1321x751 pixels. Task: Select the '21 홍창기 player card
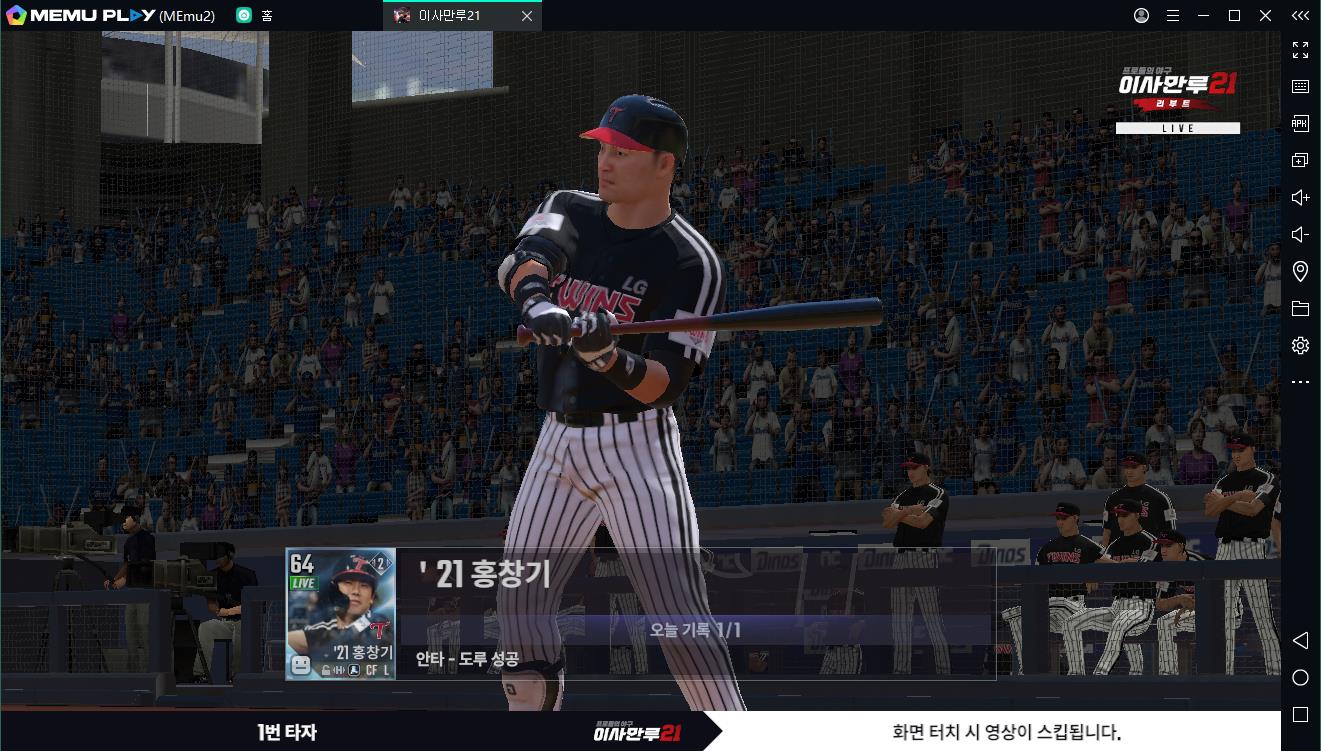pos(341,614)
